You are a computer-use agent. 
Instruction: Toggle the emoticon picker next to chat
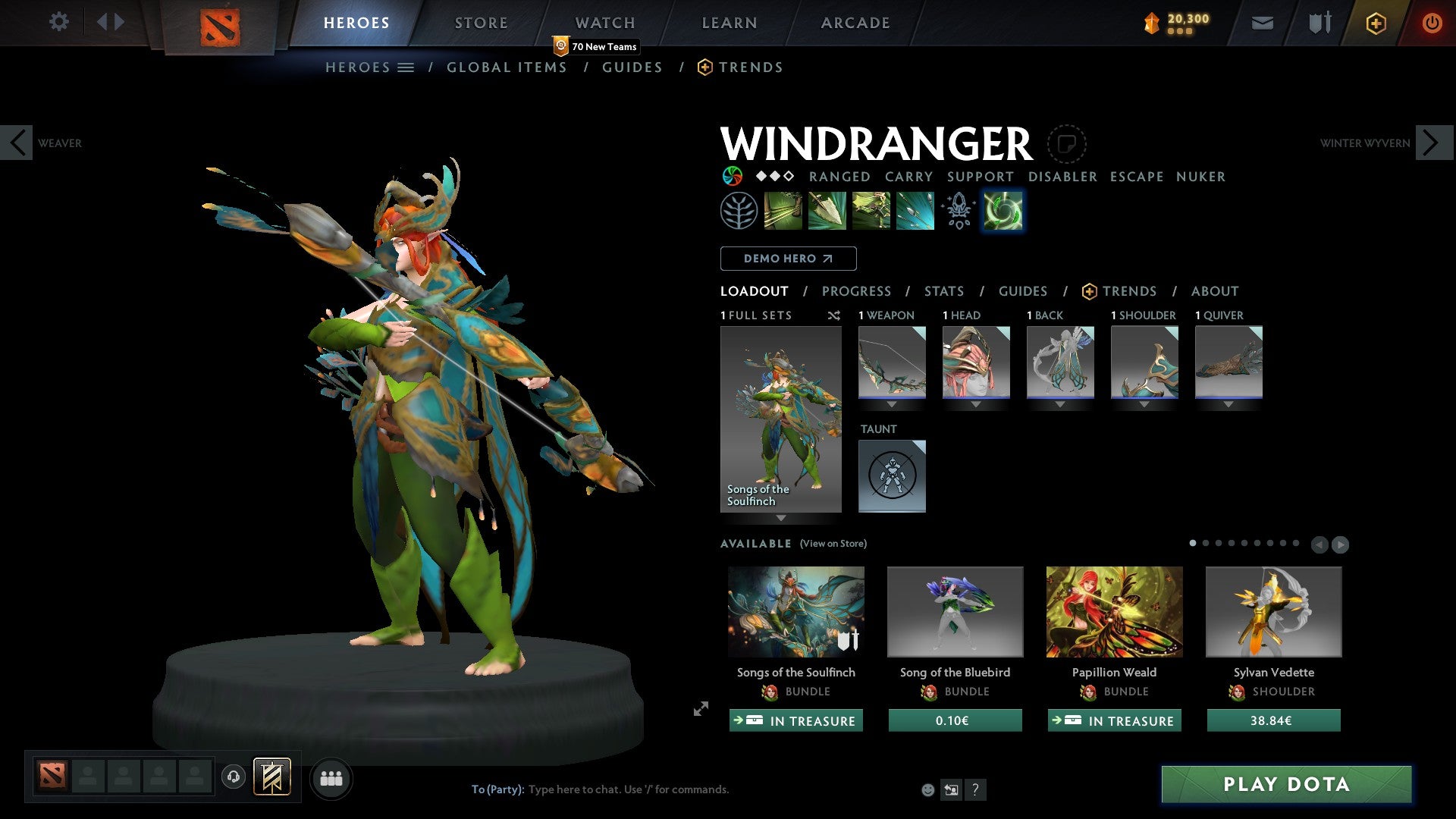(927, 789)
